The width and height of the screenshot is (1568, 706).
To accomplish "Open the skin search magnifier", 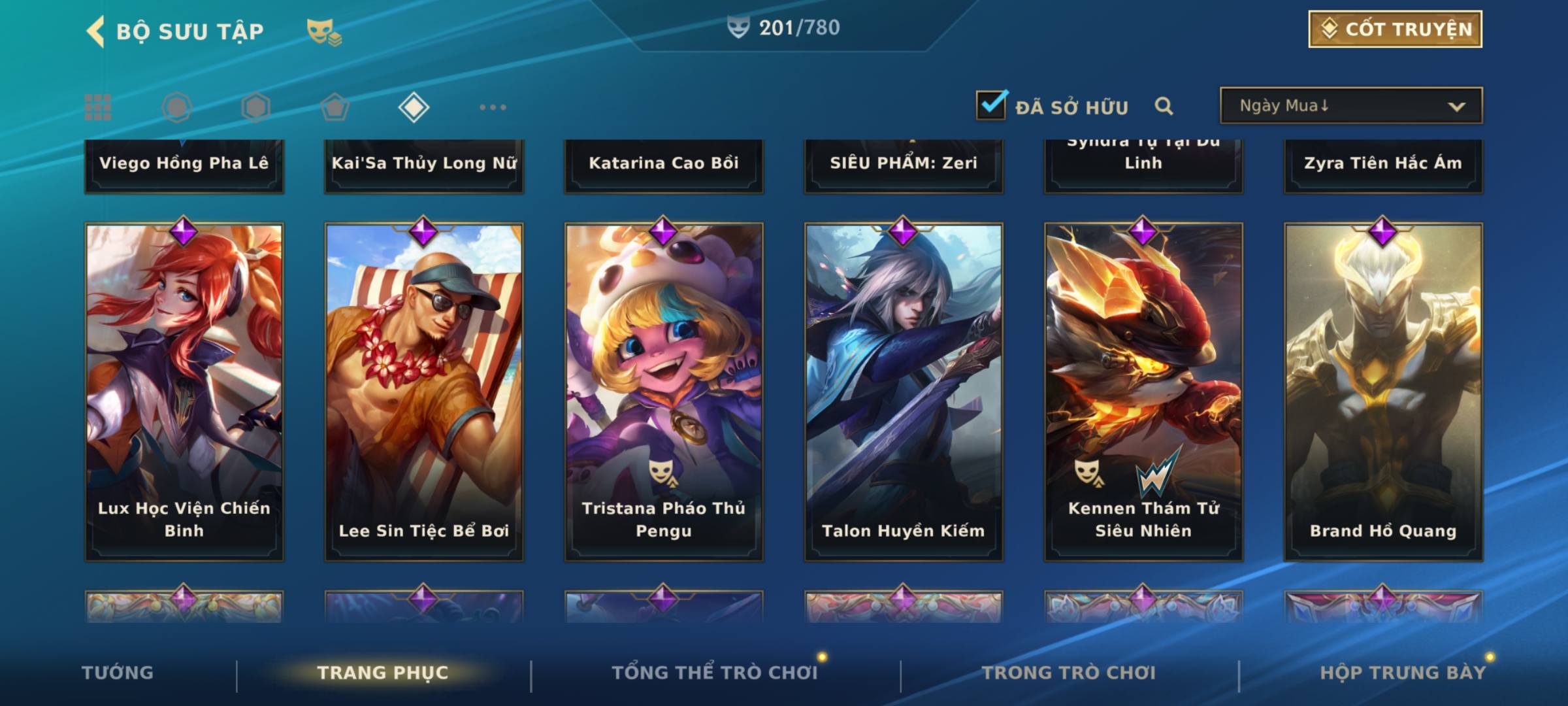I will pos(1164,106).
